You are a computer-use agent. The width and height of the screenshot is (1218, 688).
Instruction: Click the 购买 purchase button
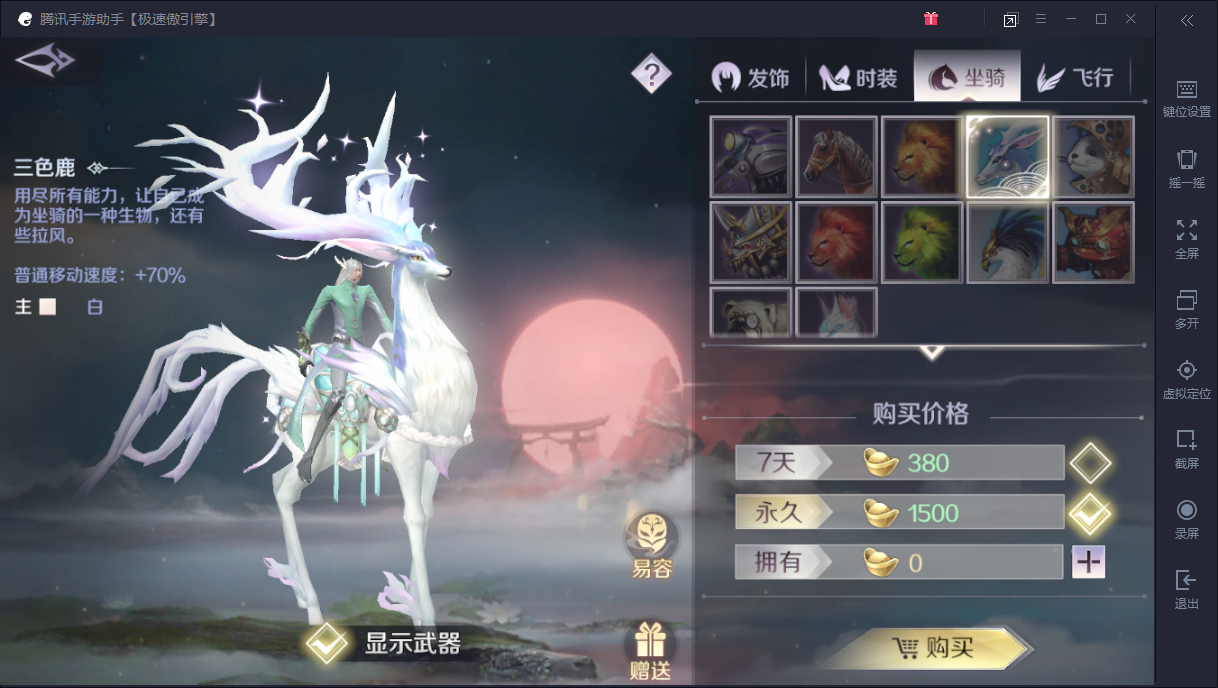pos(930,648)
